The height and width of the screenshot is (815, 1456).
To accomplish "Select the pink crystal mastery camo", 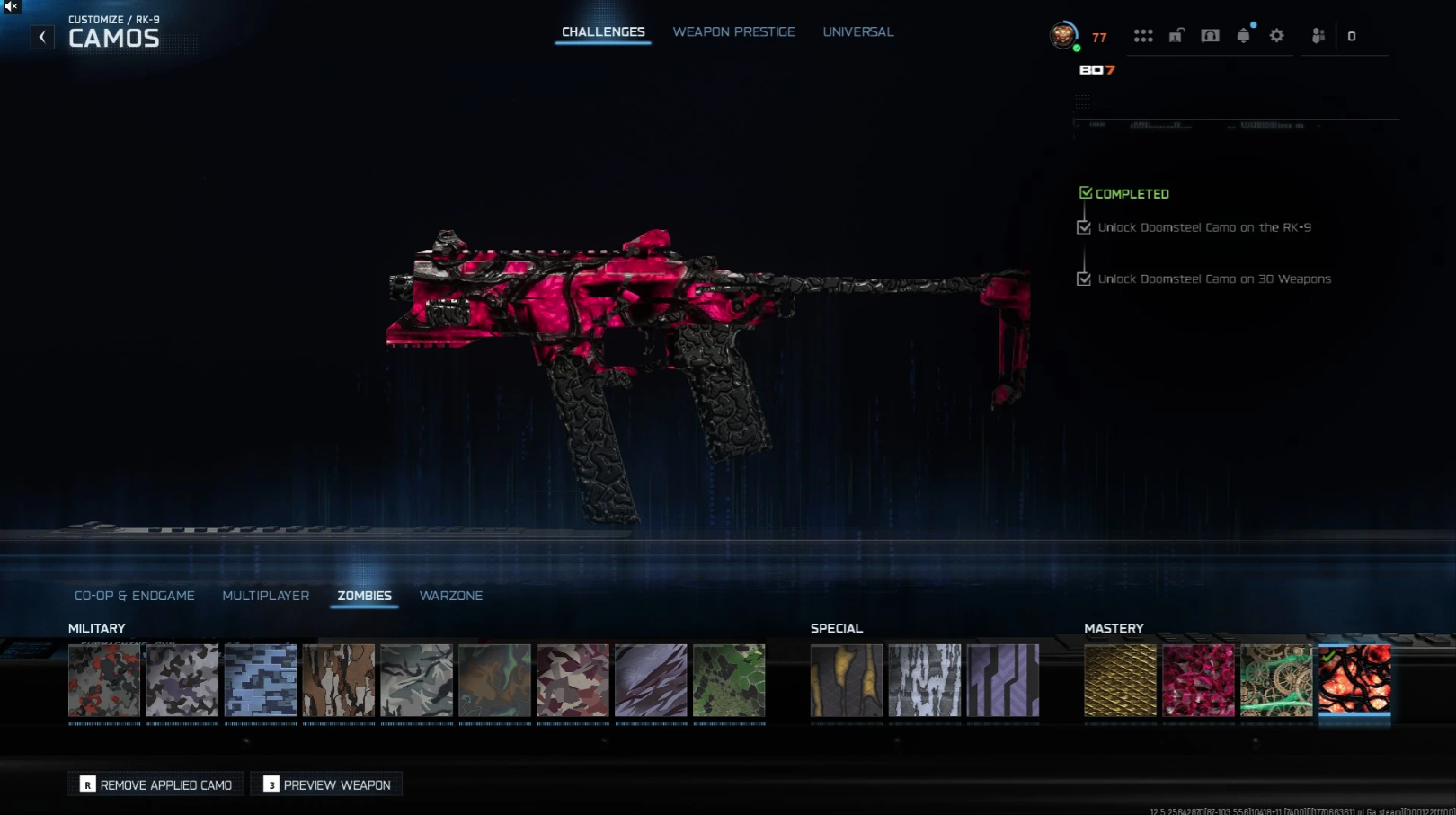I will tap(1198, 680).
